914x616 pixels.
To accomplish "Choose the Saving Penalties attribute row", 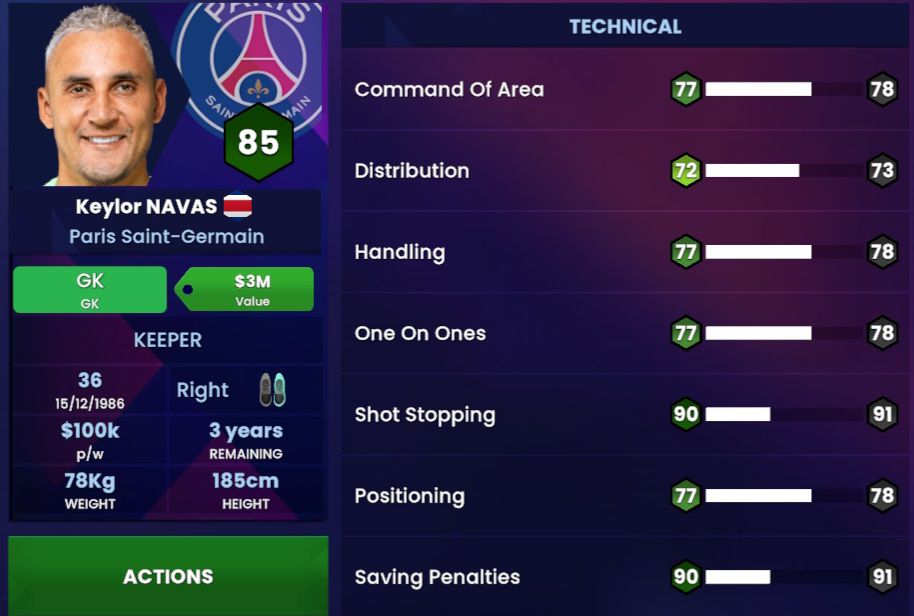I will point(625,577).
